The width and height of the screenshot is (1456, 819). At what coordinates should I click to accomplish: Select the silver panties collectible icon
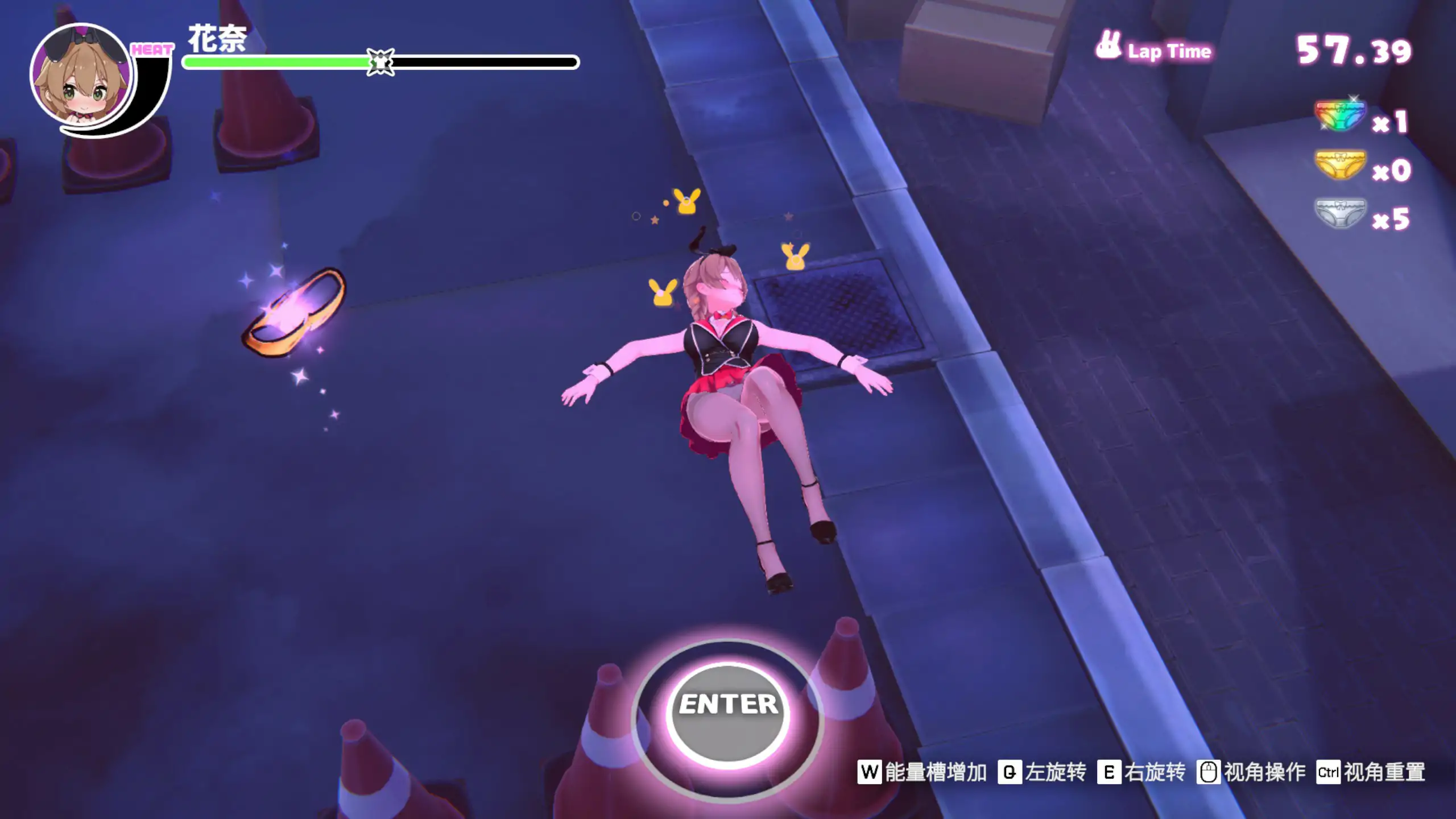pyautogui.click(x=1340, y=213)
